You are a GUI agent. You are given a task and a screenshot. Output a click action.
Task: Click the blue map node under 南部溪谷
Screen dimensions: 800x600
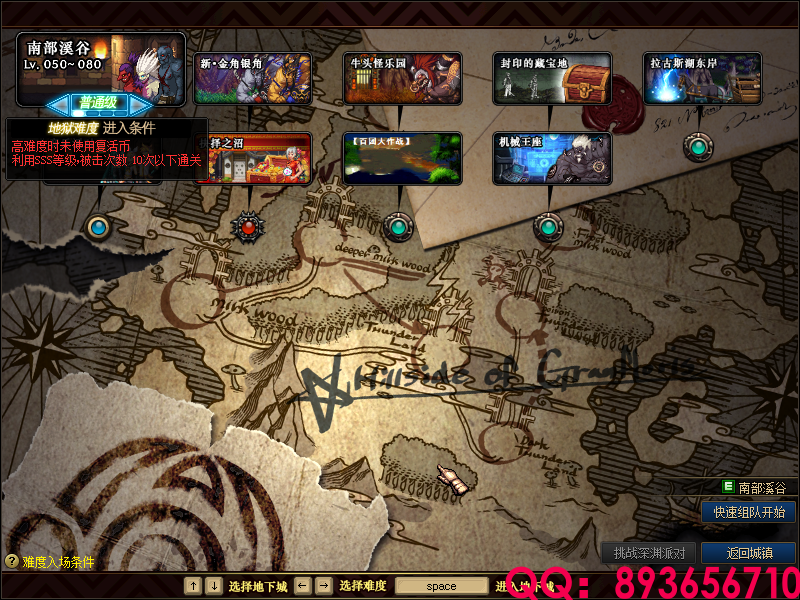click(98, 227)
